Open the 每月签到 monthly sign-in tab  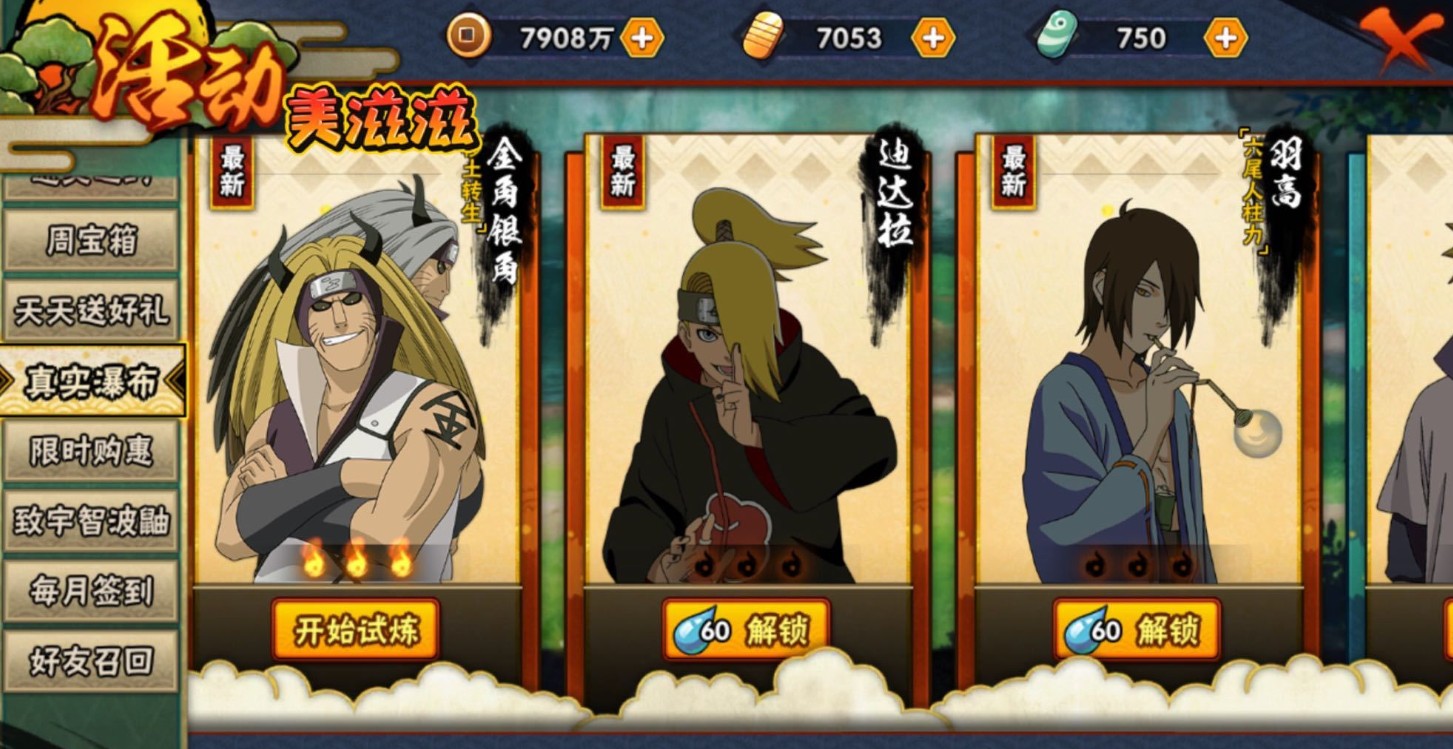tap(91, 591)
